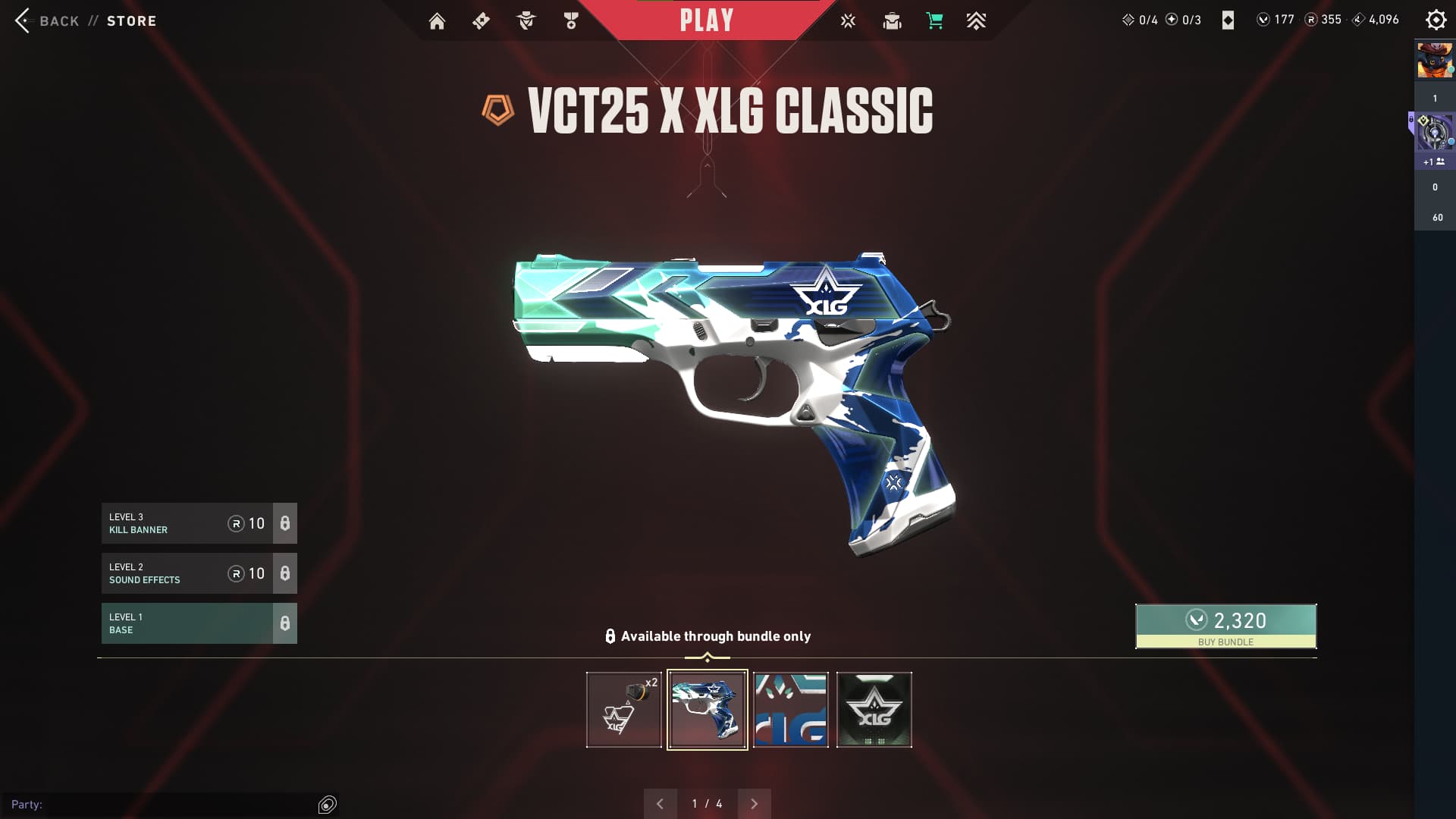This screenshot has width=1456, height=819.
Task: Go to the next bundle item
Action: [754, 804]
